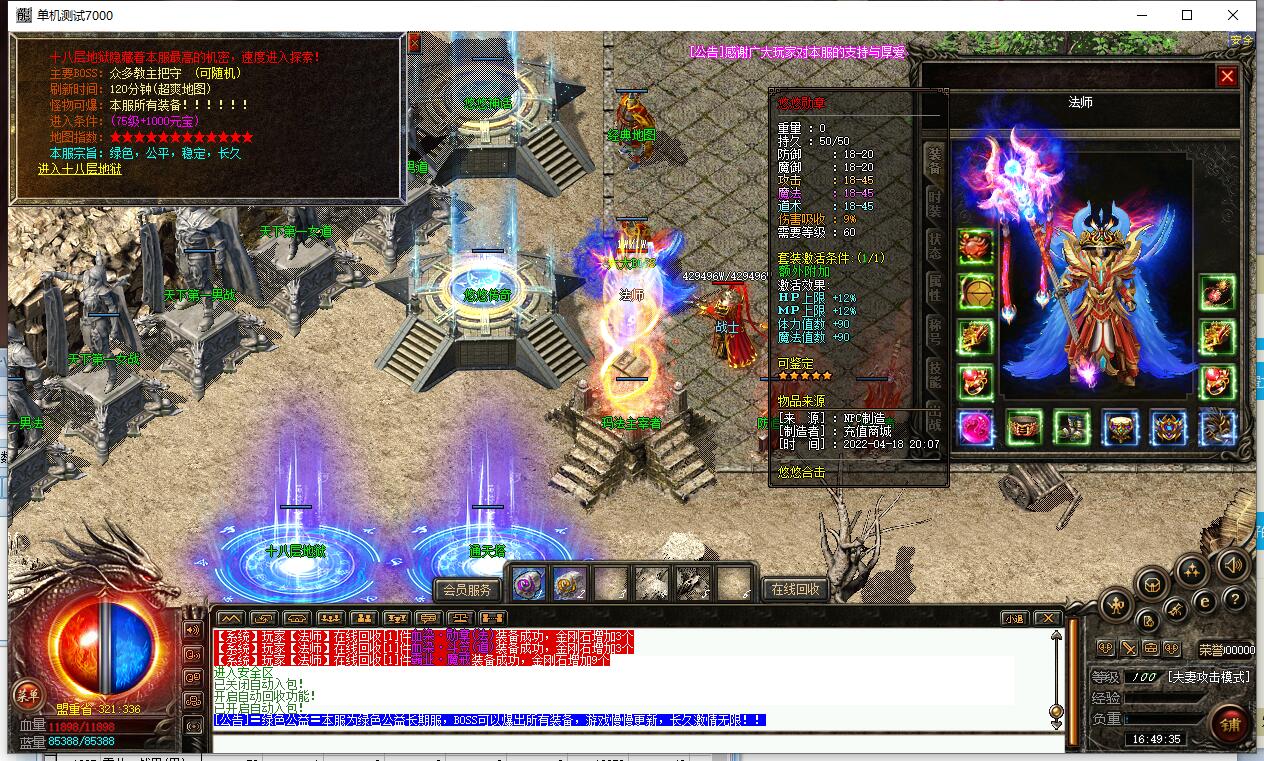The height and width of the screenshot is (761, 1264).
Task: Open the 会员服务 member service button
Action: point(467,589)
